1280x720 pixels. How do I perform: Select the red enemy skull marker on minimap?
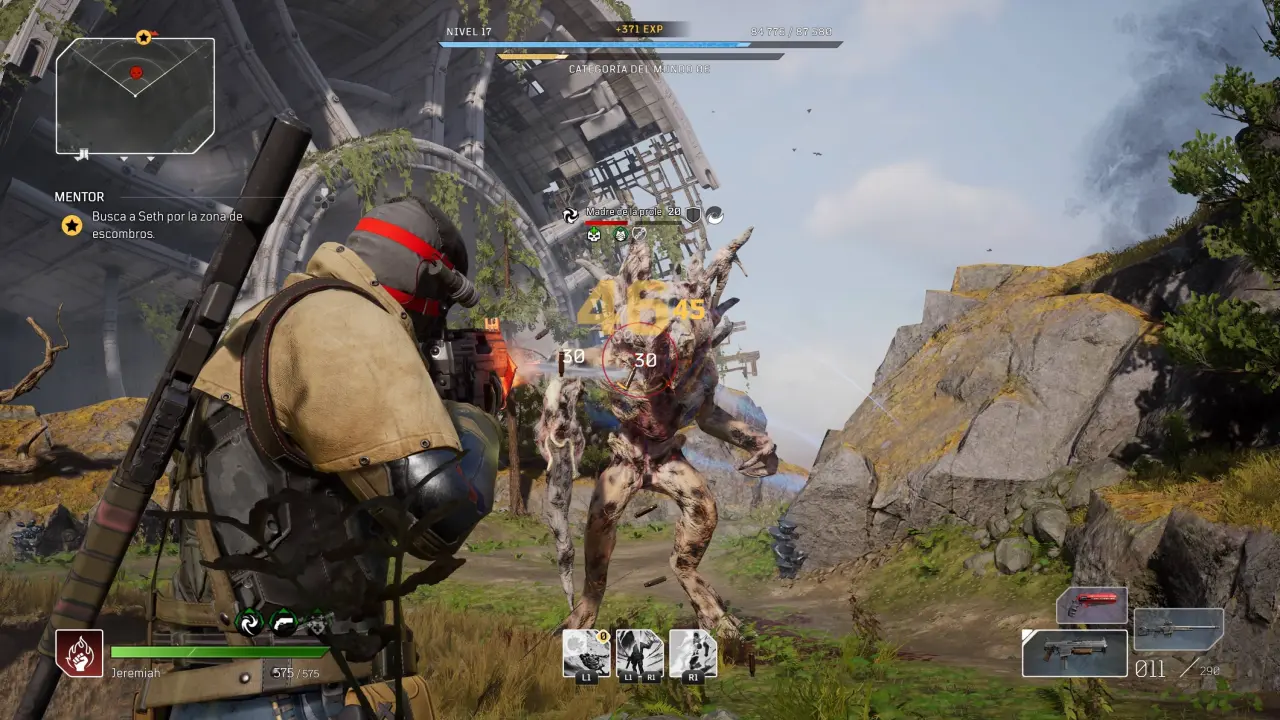(136, 72)
